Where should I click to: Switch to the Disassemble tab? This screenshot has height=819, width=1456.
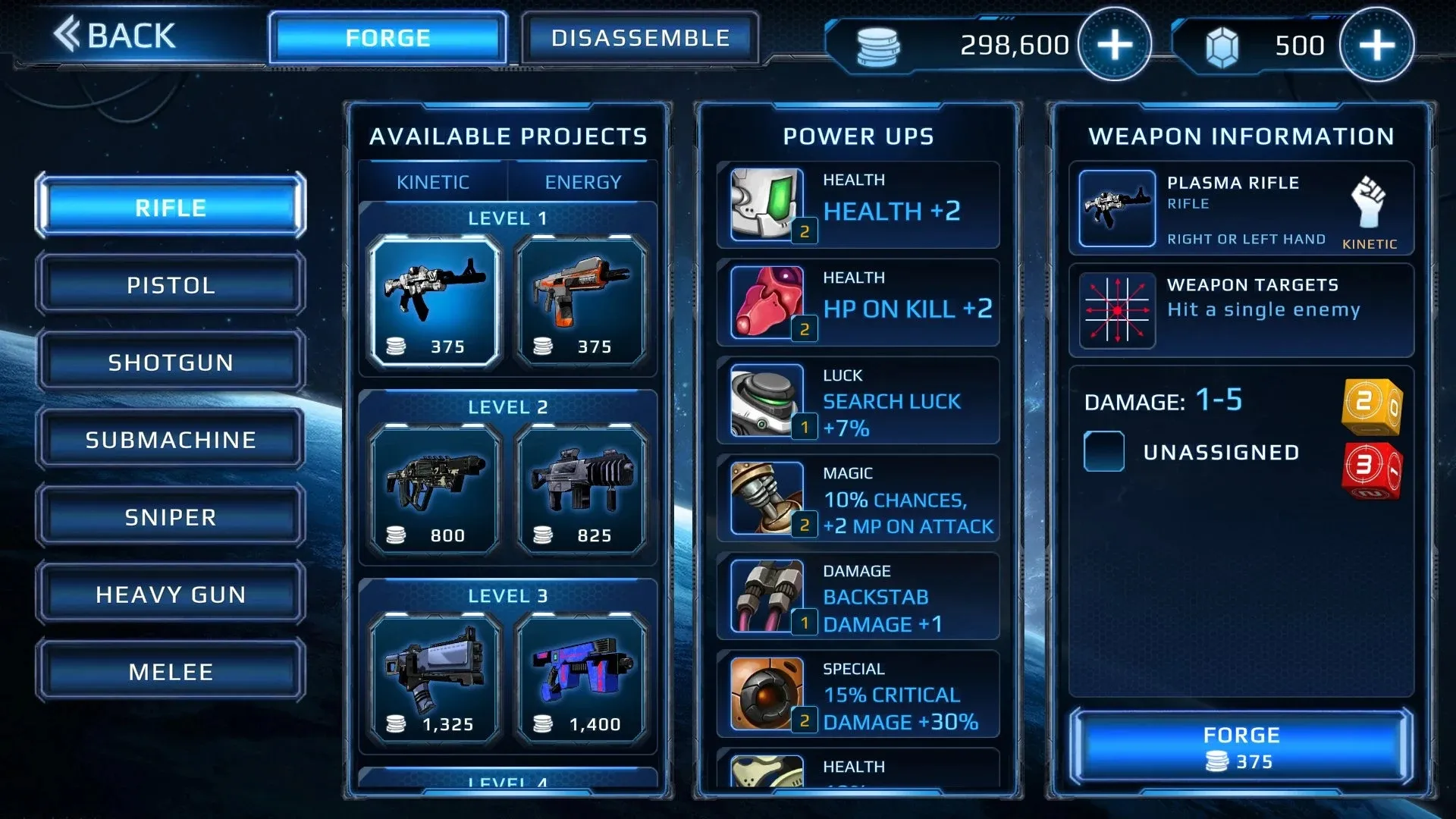[x=640, y=38]
